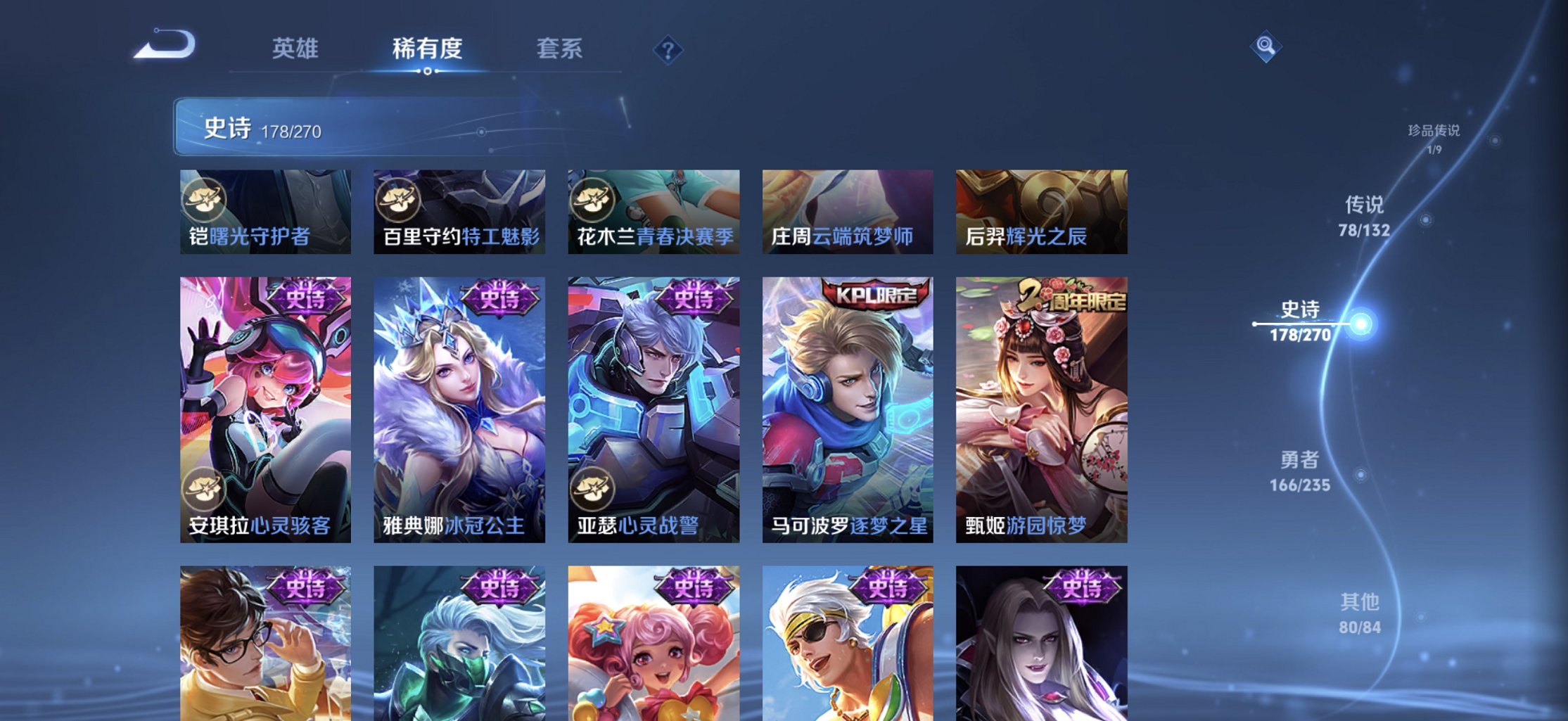The image size is (1568, 721).
Task: Select the 花木兰青春决赛季 thumbnail
Action: 653,212
